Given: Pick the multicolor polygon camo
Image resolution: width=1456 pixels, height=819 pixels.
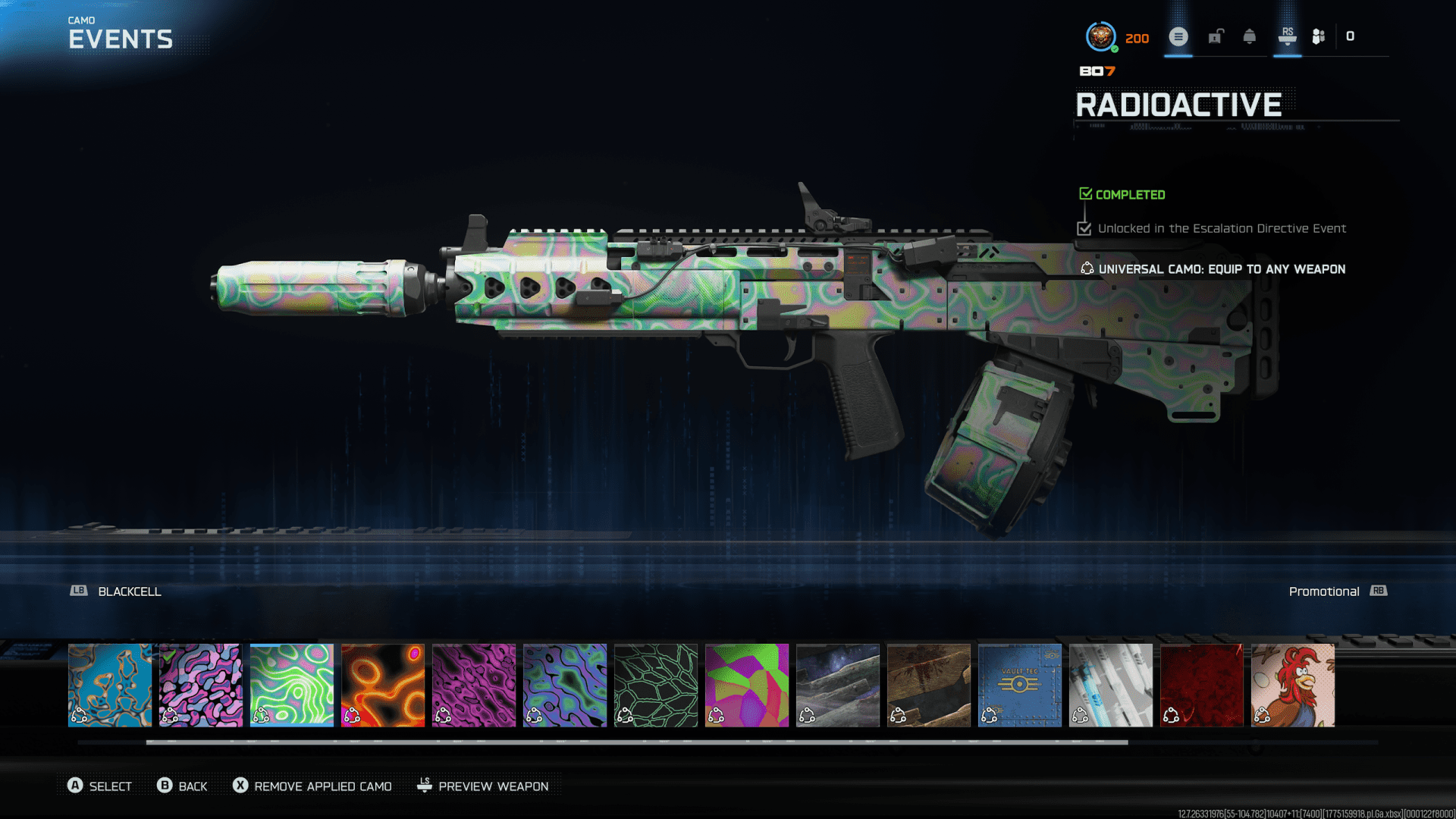Looking at the screenshot, I should tap(747, 685).
